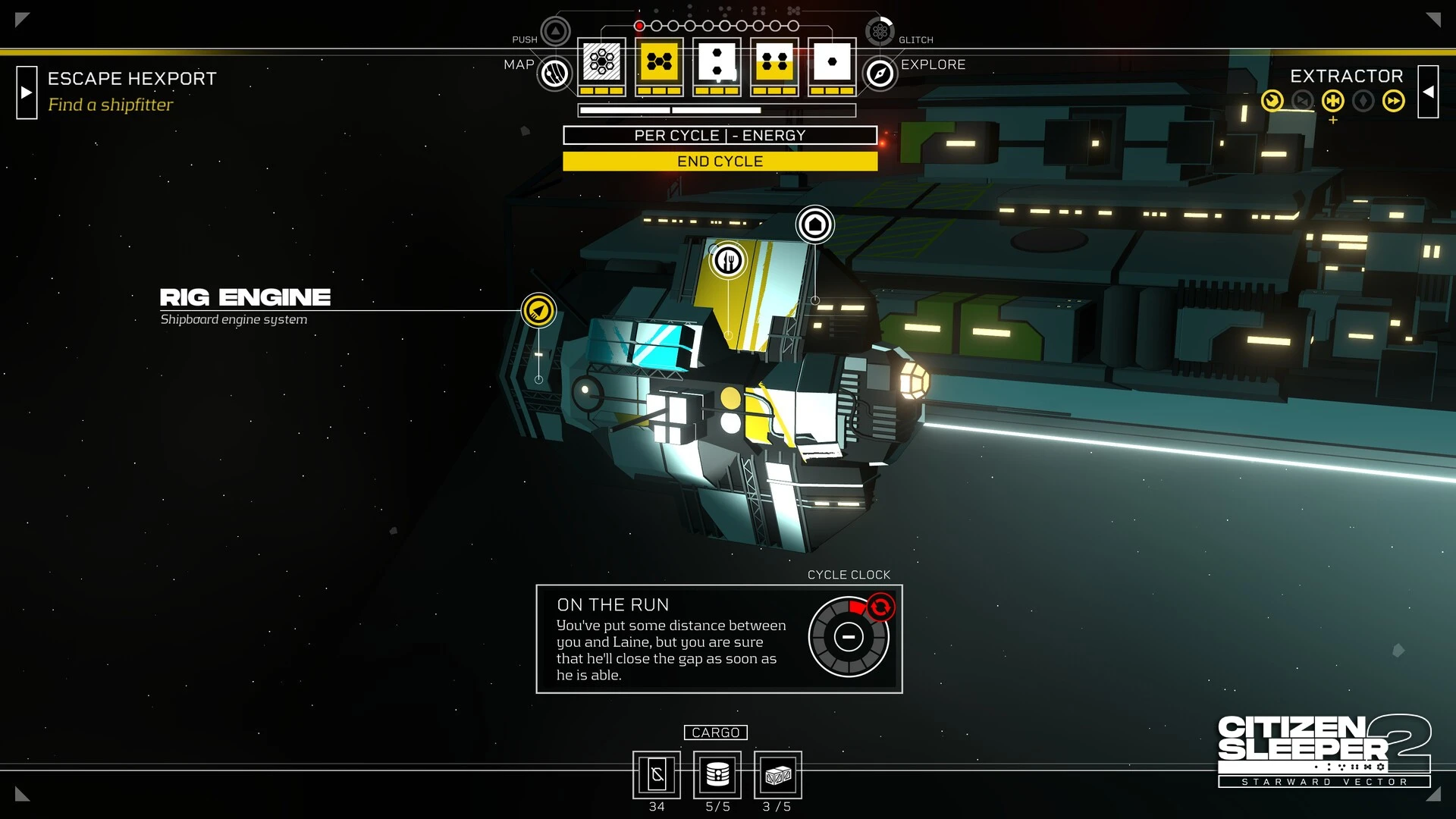Viewport: 1456px width, 819px height.
Task: Activate the Push triangle button
Action: pos(555,31)
